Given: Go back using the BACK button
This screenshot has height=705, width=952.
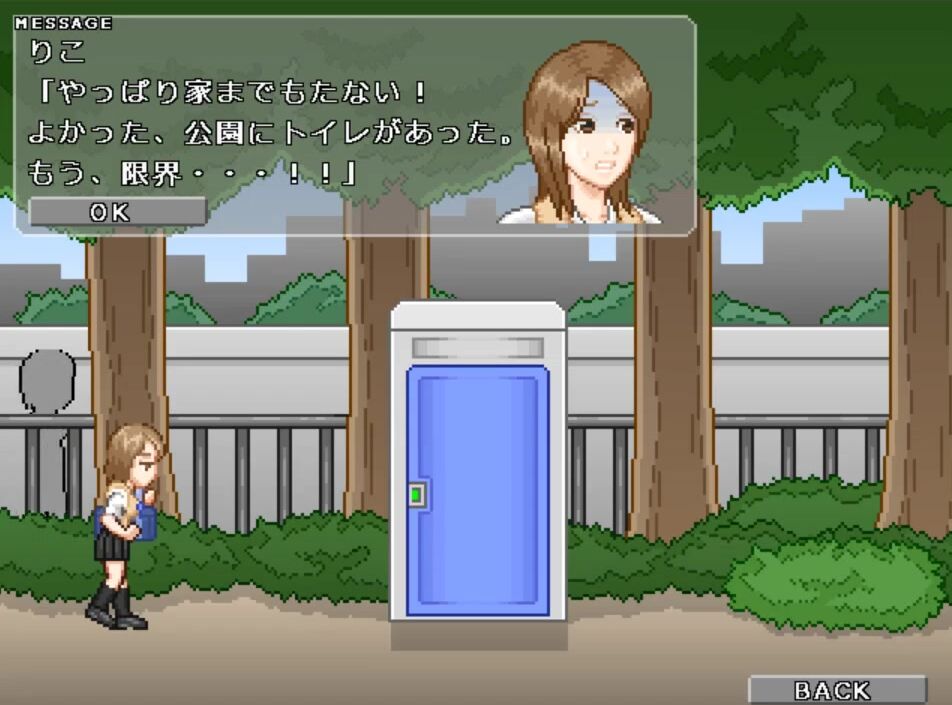Looking at the screenshot, I should pos(837,690).
